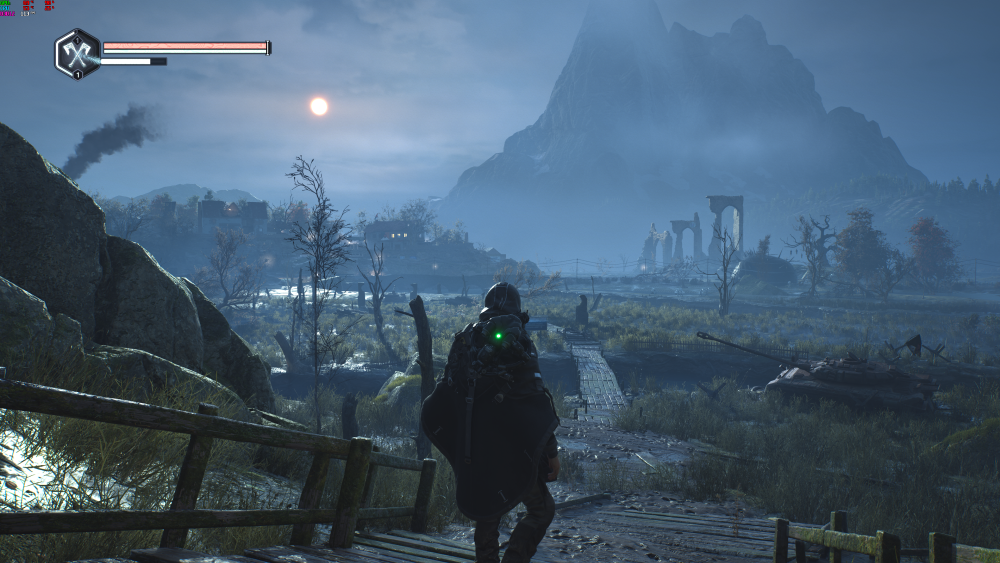Select the crossed axes weapon emblem
The width and height of the screenshot is (1000, 563).
(77, 53)
